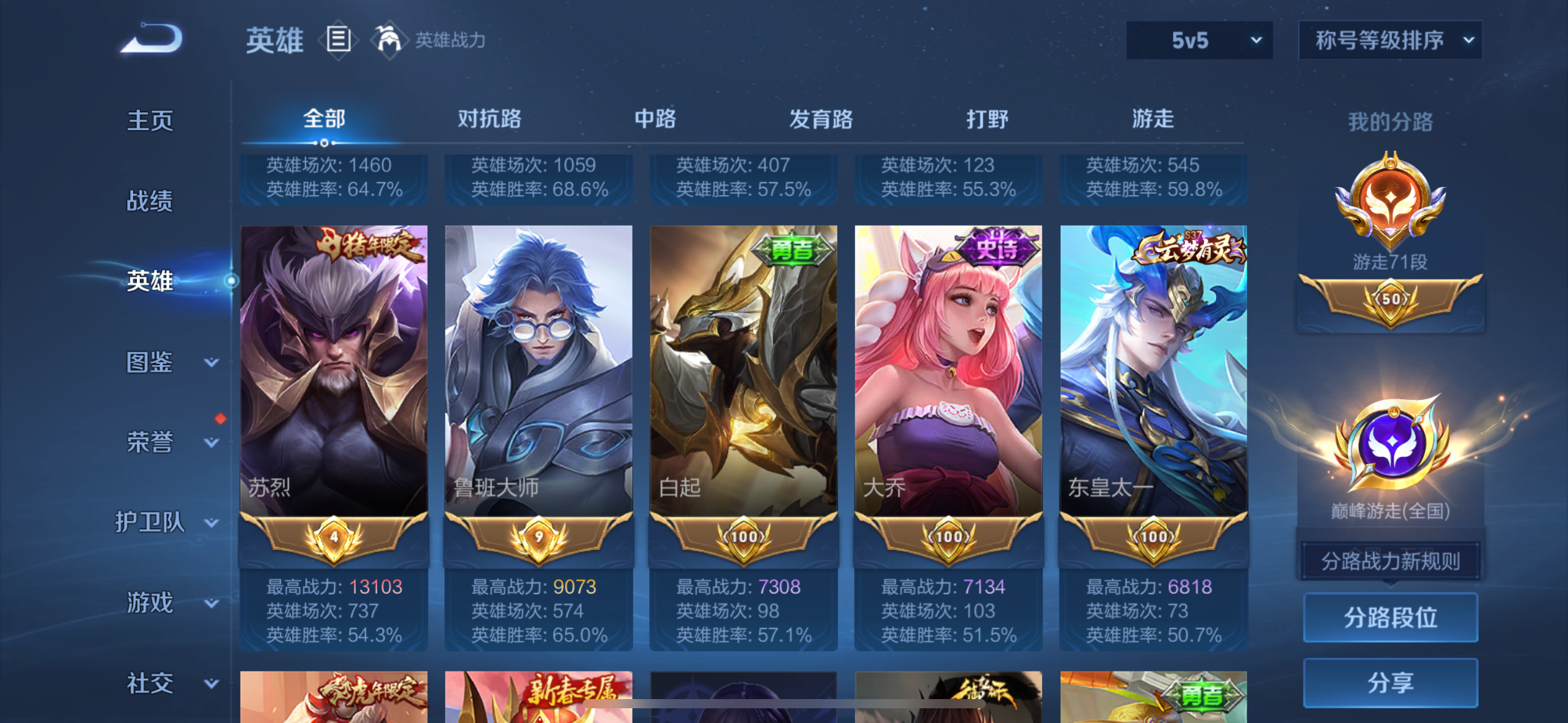Open the 5v5 mode dropdown
This screenshot has height=723, width=1568.
(1199, 39)
